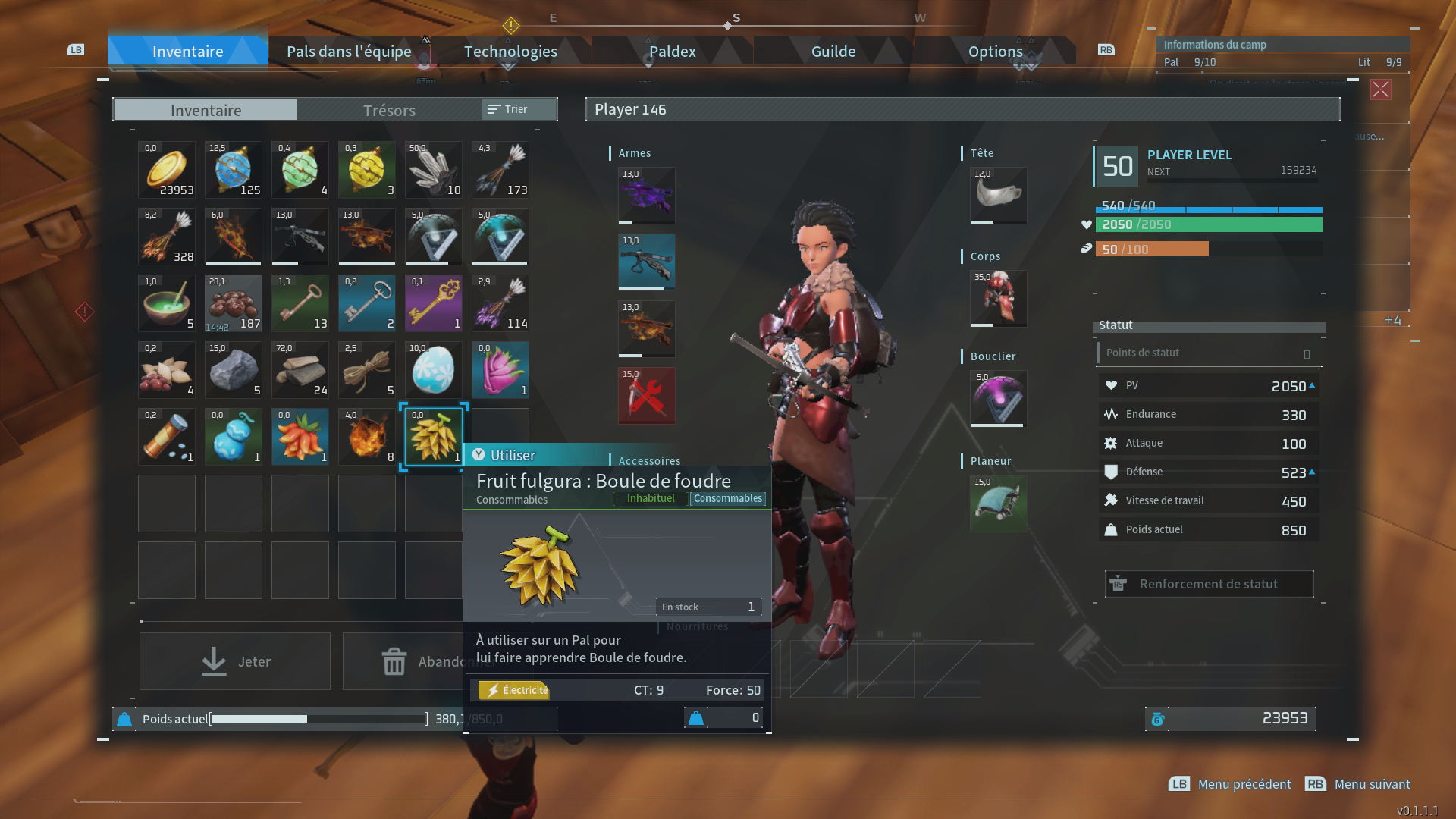
Task: Select the green soup bowl slot
Action: click(167, 303)
